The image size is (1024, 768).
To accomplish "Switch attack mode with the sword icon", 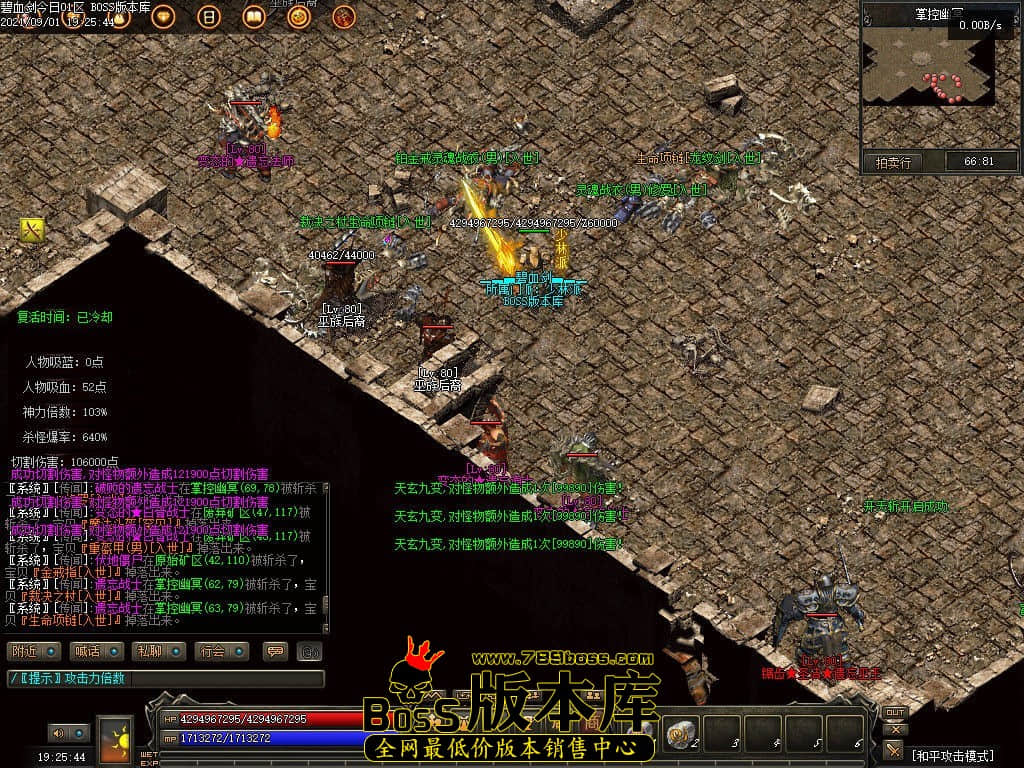I will 894,750.
